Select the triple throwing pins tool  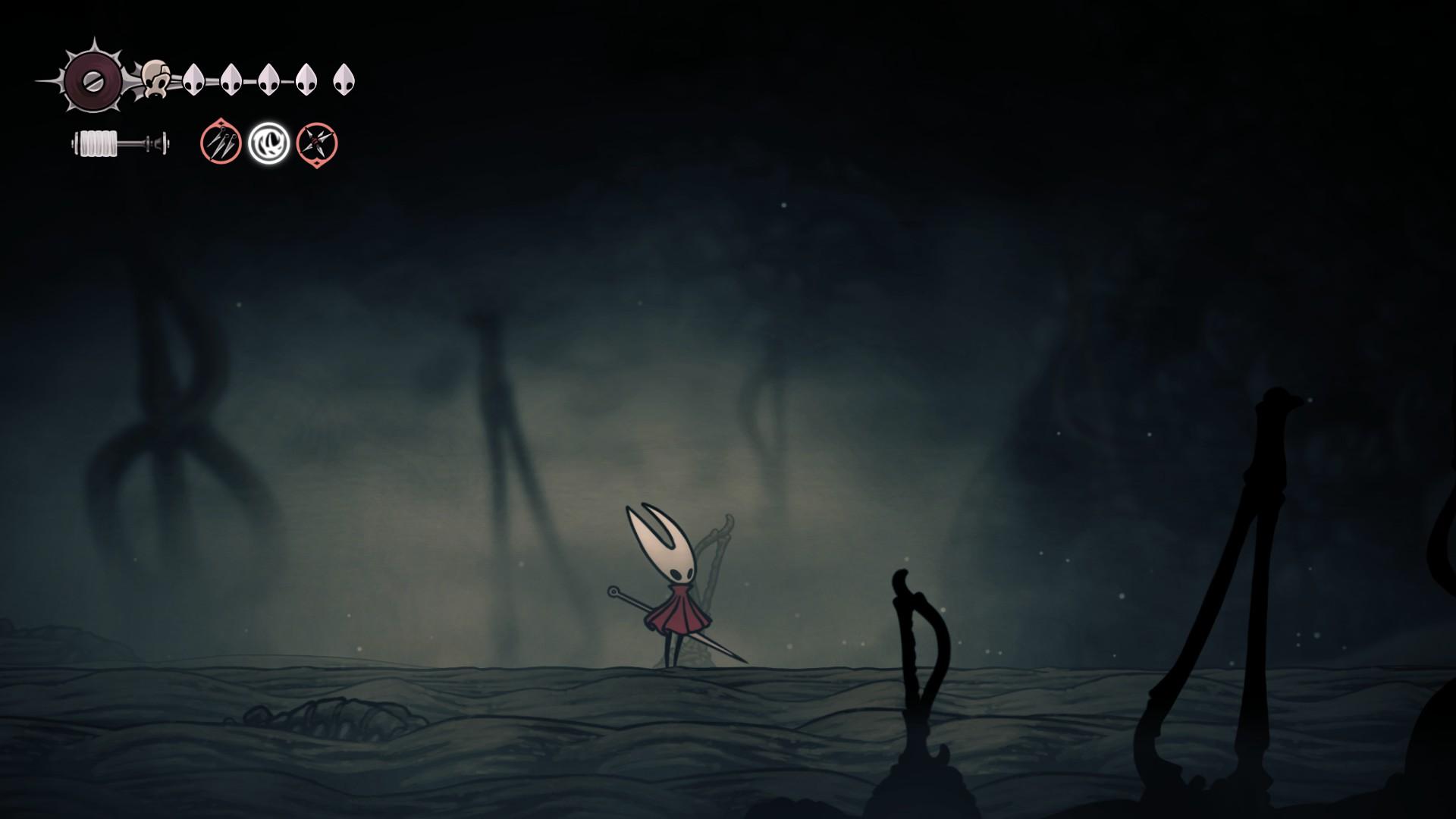[x=221, y=143]
